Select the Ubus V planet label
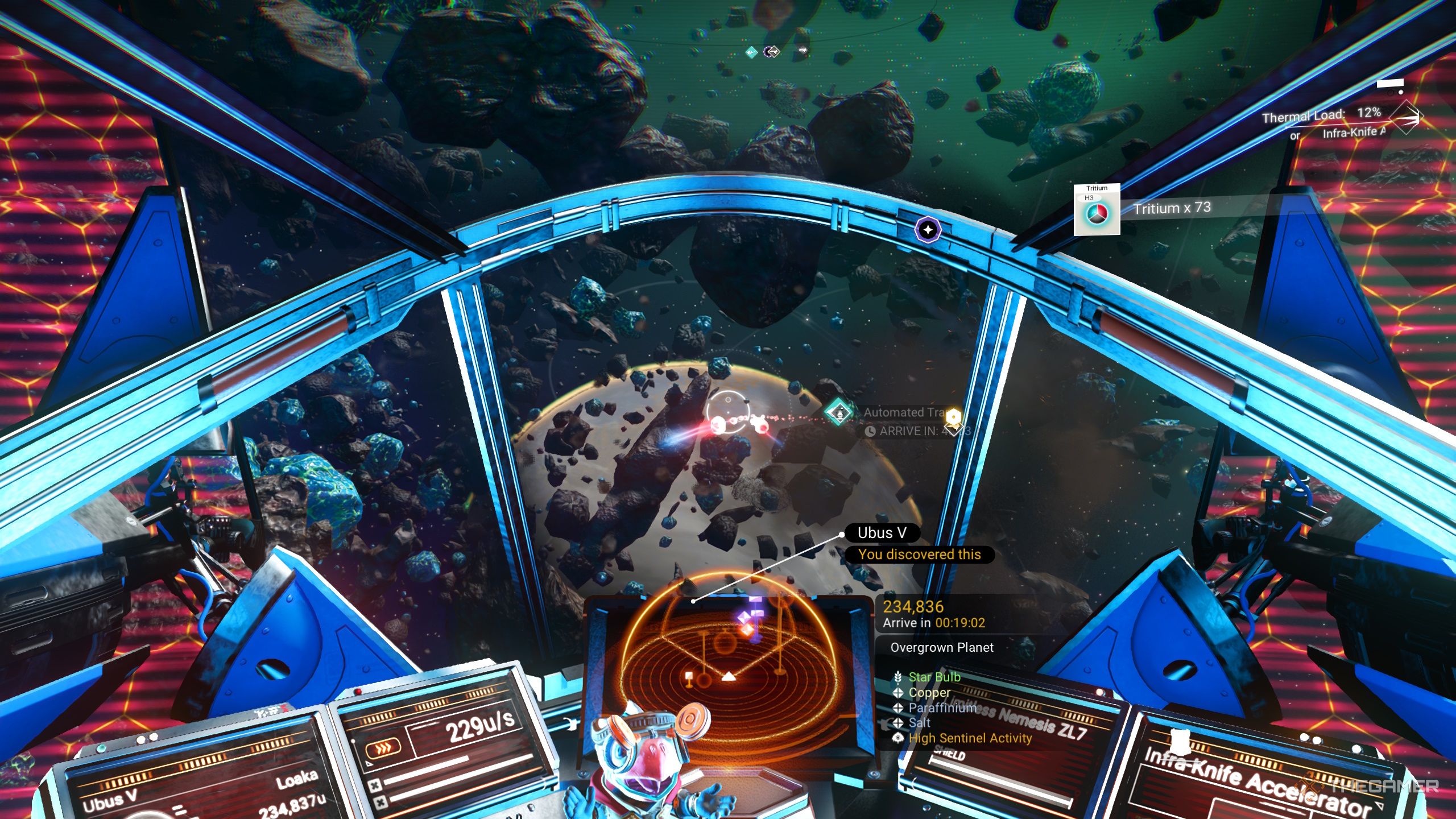Viewport: 1456px width, 819px height. [882, 533]
